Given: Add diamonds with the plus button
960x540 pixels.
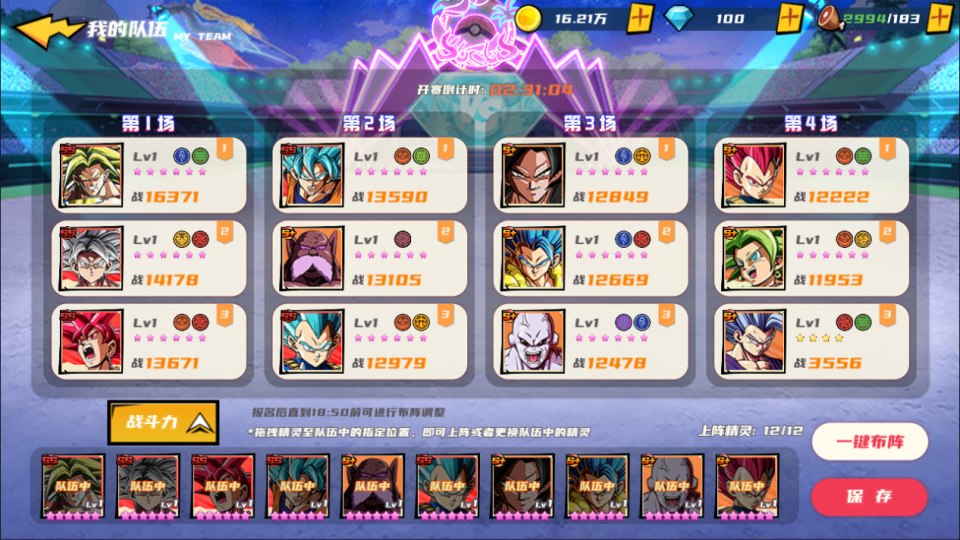Looking at the screenshot, I should pos(790,18).
